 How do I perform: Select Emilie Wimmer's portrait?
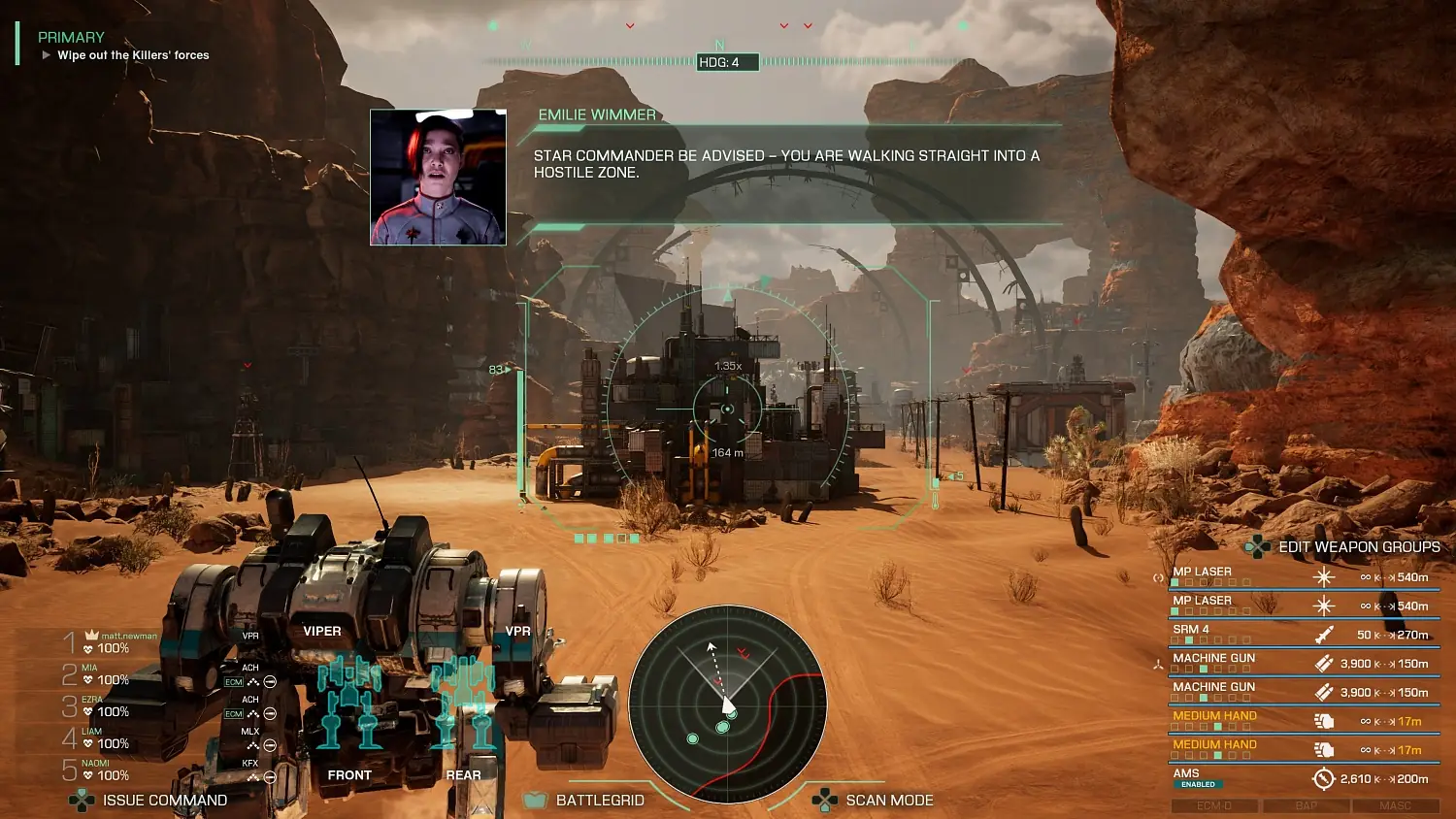pos(438,180)
